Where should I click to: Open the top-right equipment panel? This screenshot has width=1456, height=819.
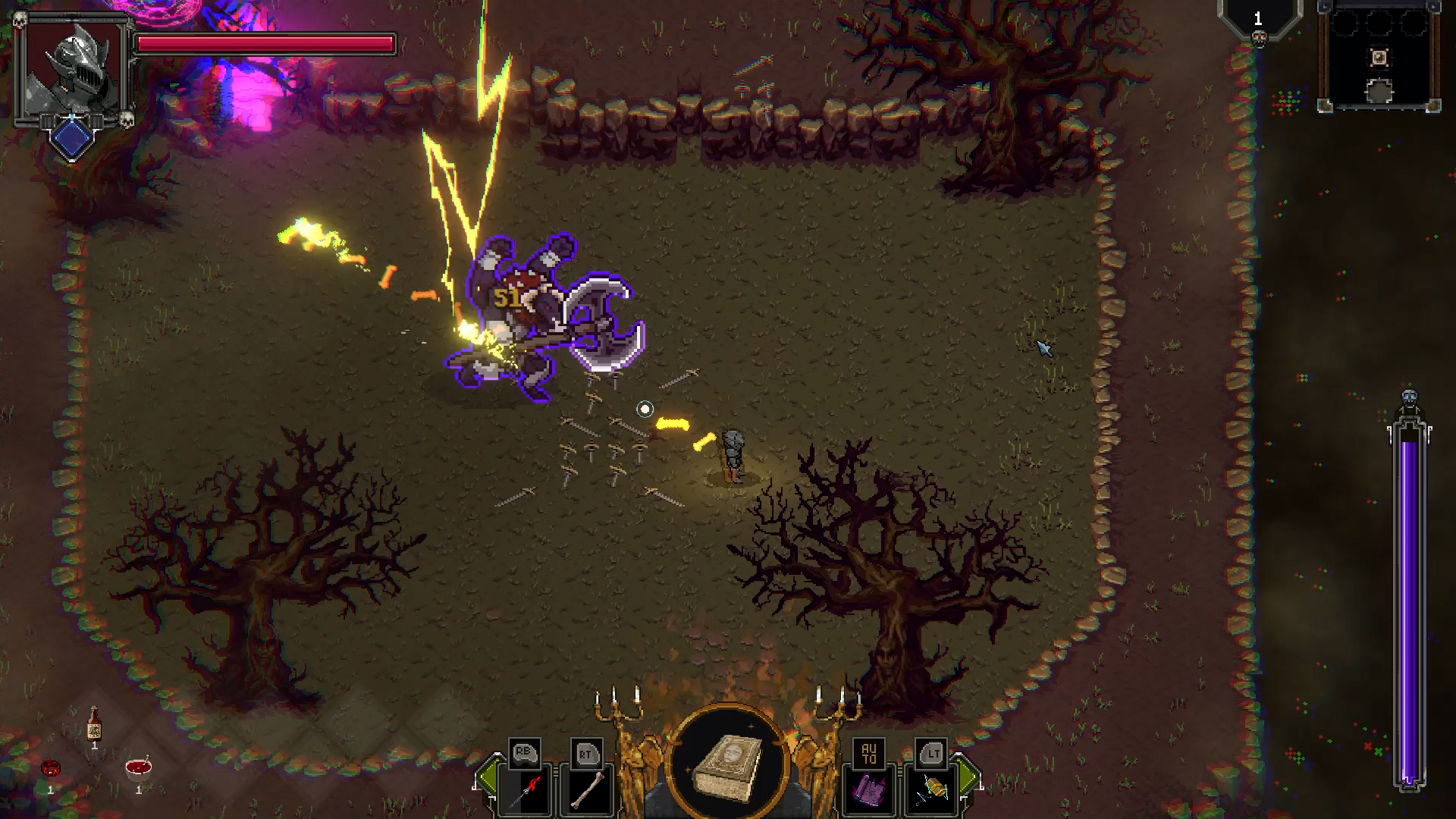click(x=1379, y=57)
